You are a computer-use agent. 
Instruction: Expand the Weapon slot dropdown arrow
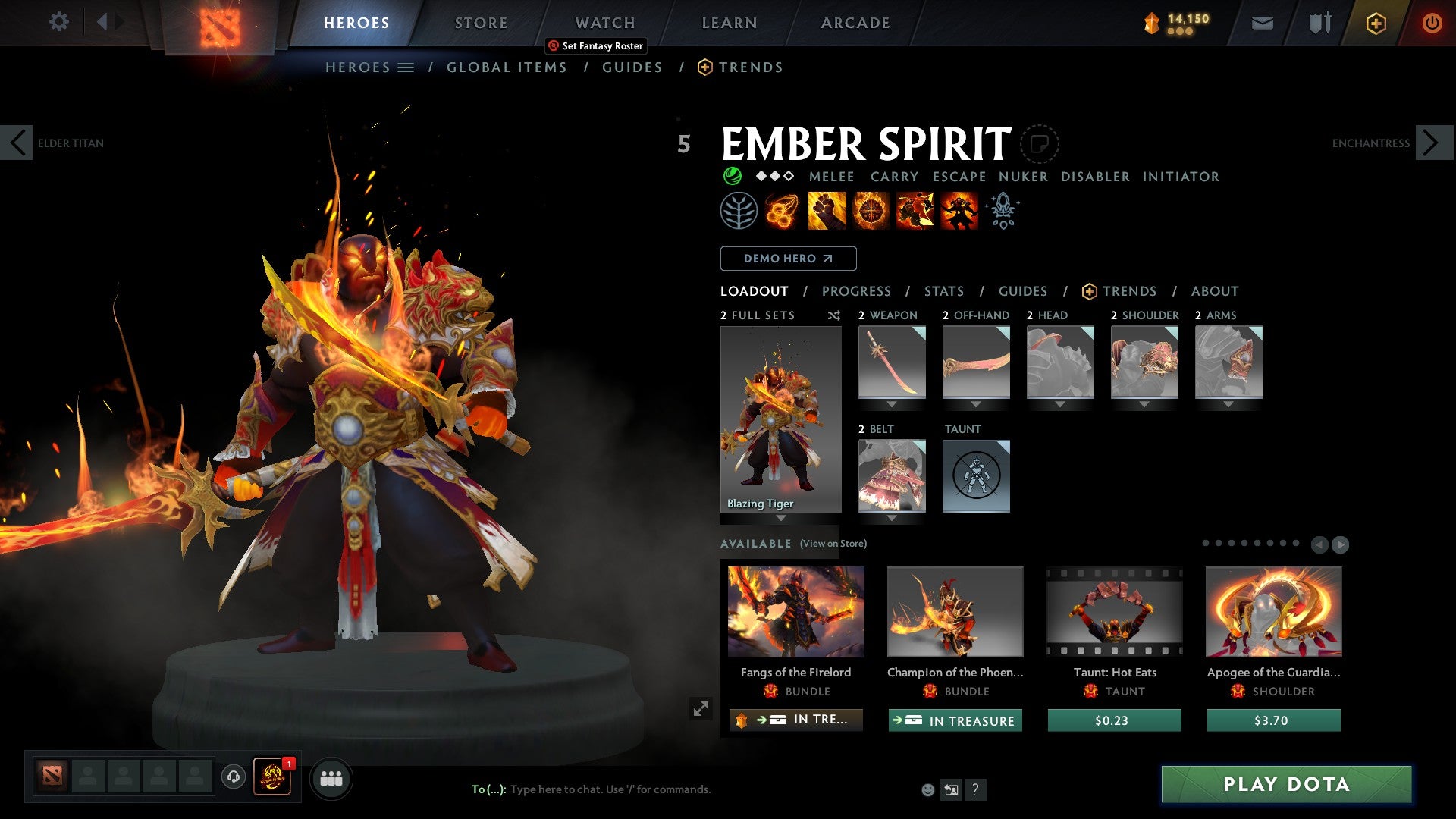coord(891,403)
